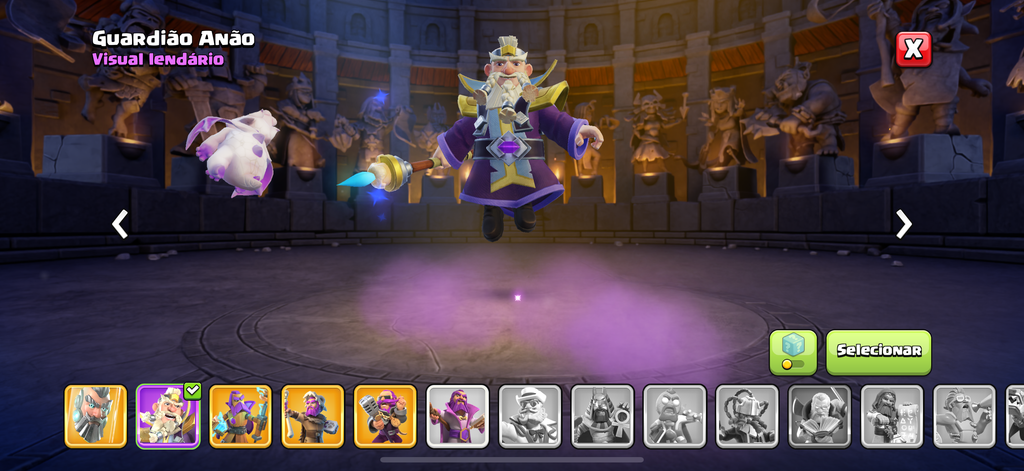Viewport: 1024px width, 471px height.
Task: Show the next skin with the right arrow
Action: point(904,224)
